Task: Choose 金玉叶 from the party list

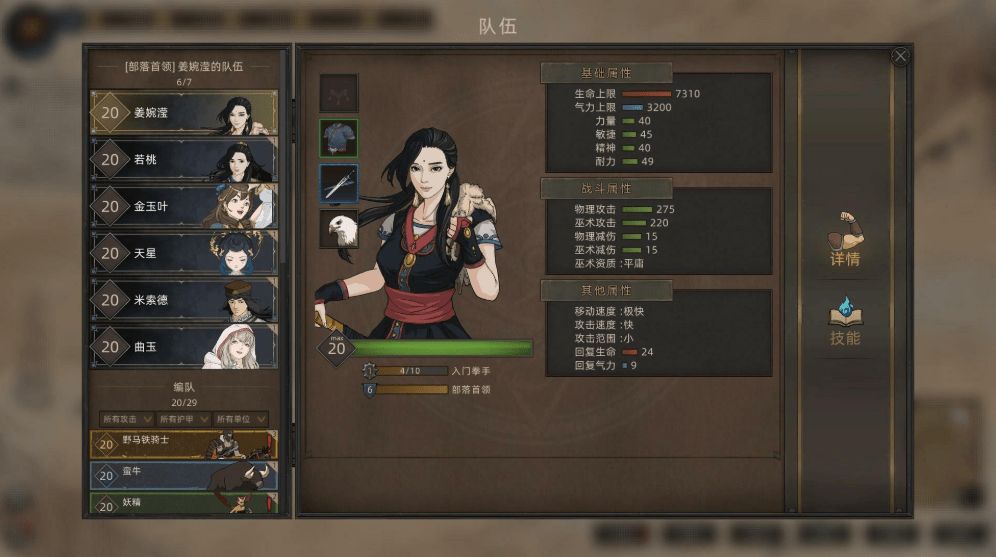Action: point(184,207)
